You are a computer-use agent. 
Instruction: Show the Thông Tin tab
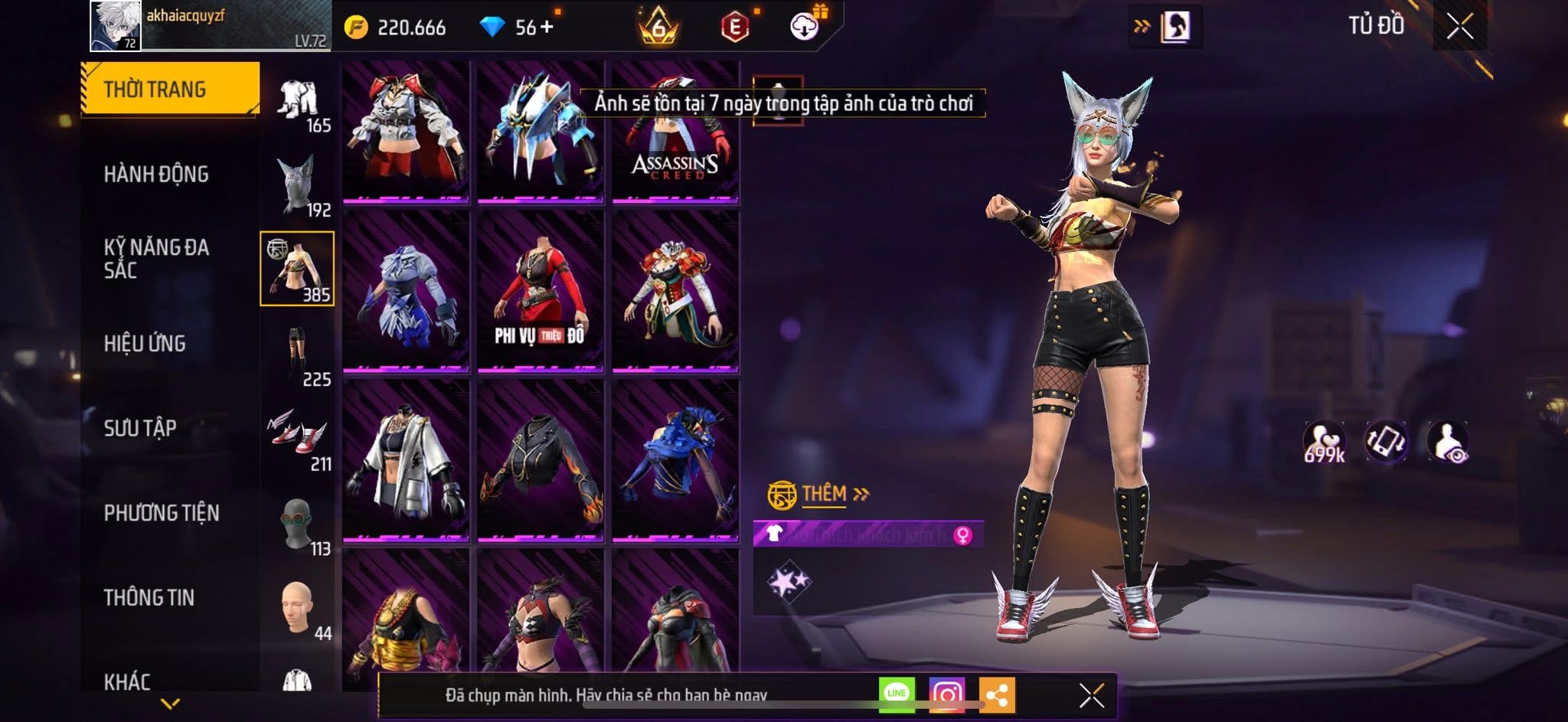click(149, 597)
